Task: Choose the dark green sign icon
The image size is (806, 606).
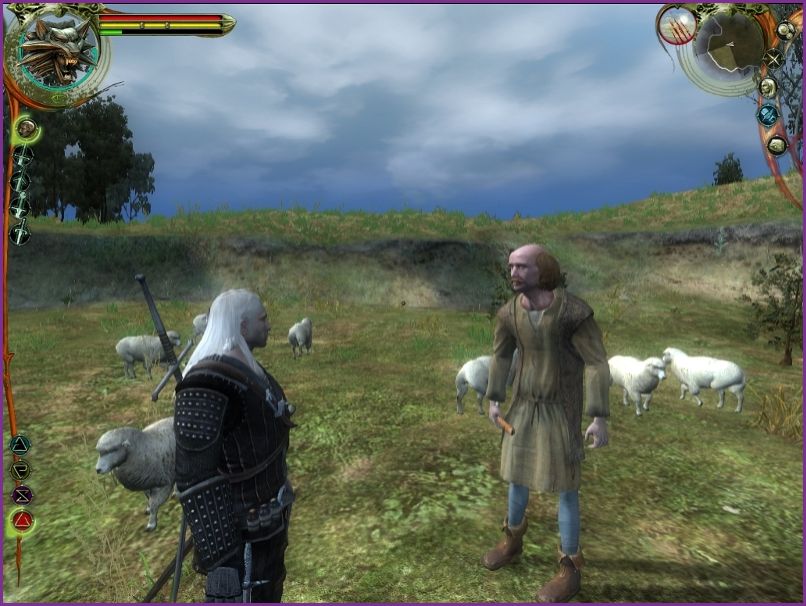Action: click(20, 469)
